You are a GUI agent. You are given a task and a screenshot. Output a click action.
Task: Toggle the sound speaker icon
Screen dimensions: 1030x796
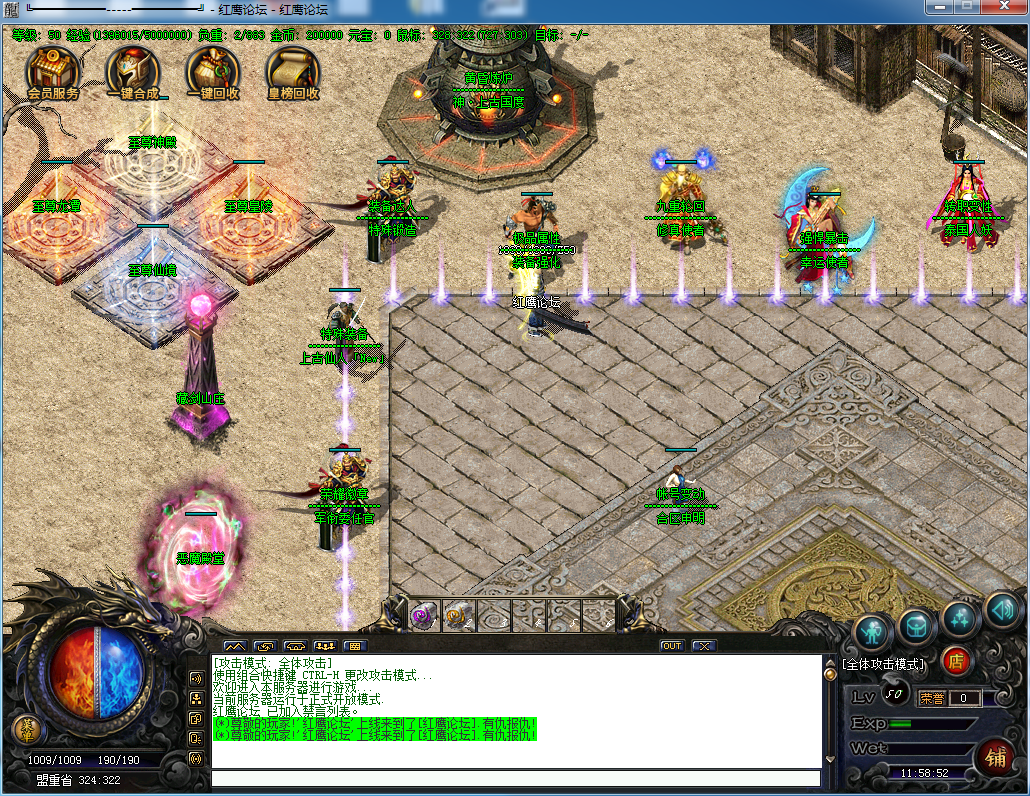[1003, 608]
